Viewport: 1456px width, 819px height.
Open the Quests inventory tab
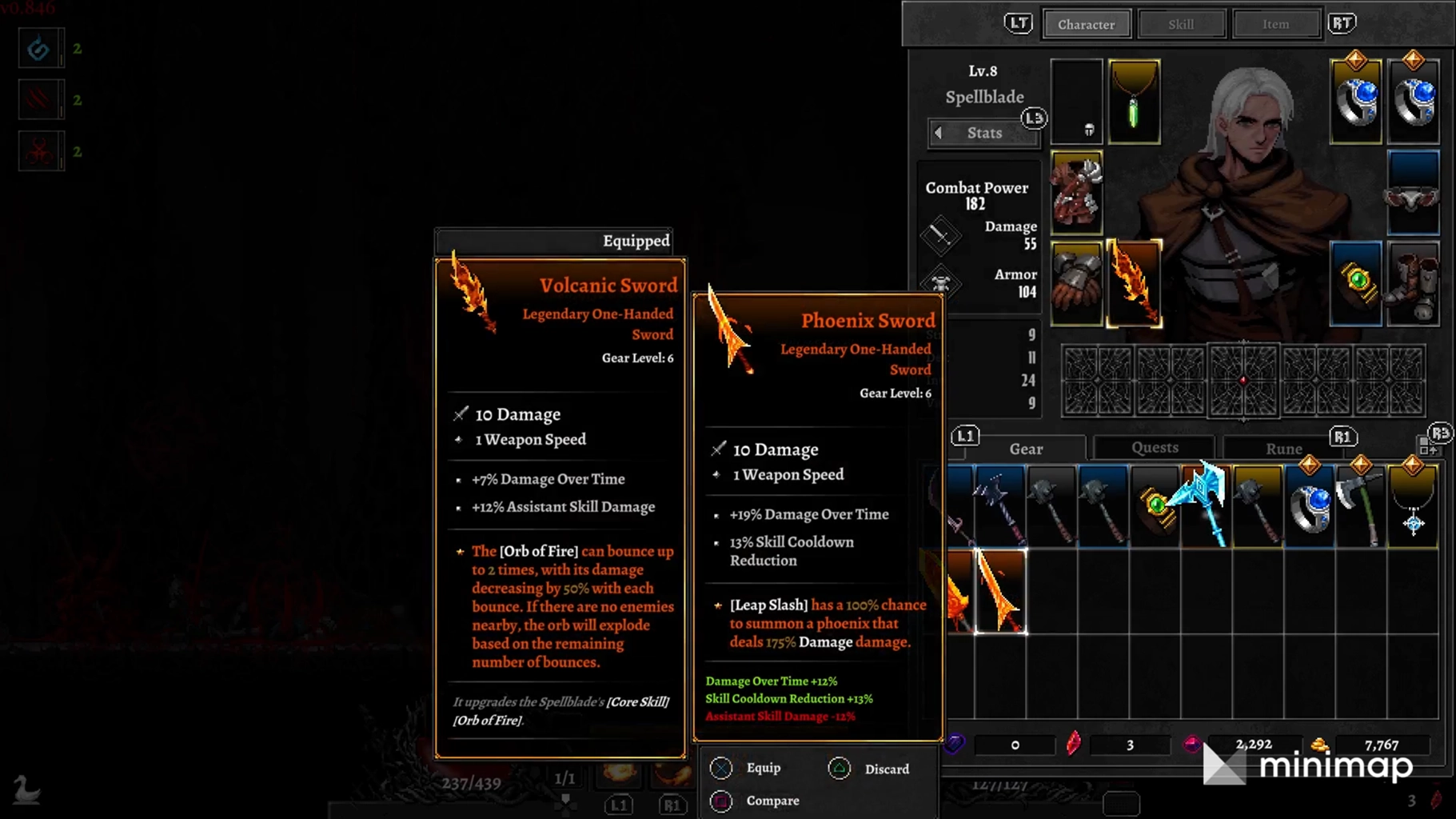pos(1154,448)
